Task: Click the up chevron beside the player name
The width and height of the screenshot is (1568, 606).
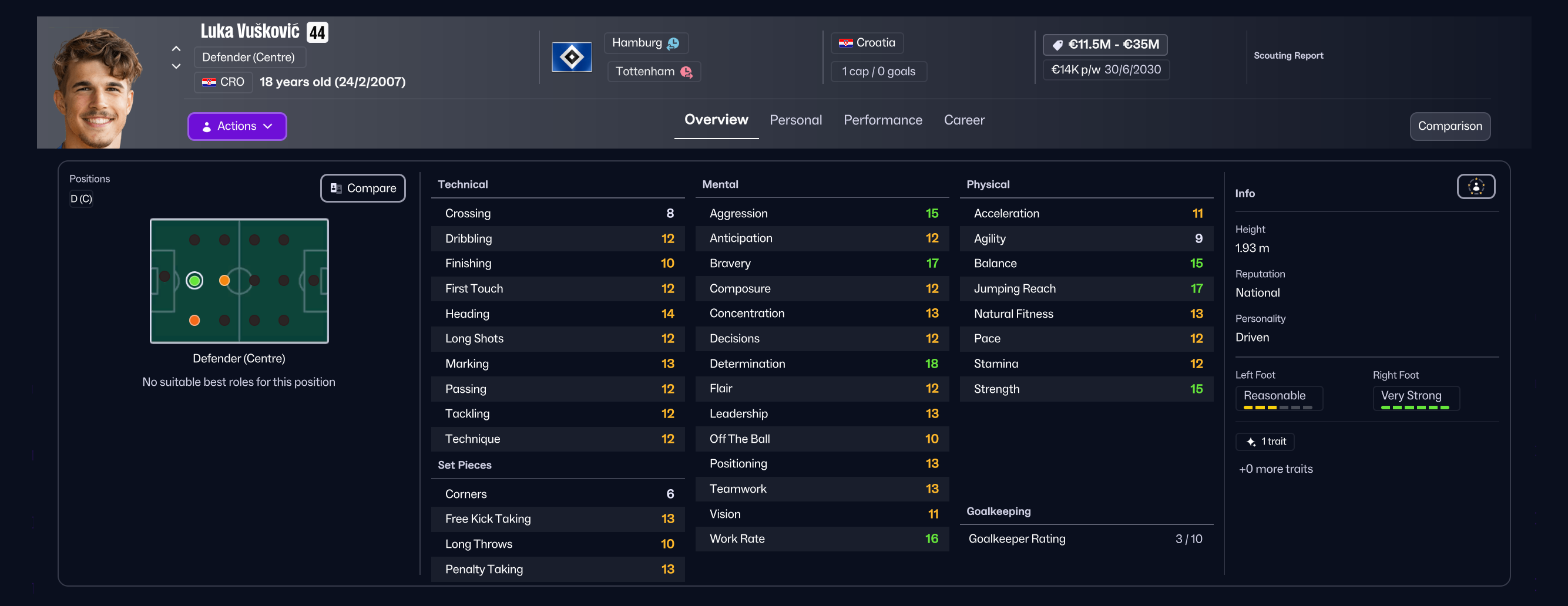Action: tap(176, 49)
